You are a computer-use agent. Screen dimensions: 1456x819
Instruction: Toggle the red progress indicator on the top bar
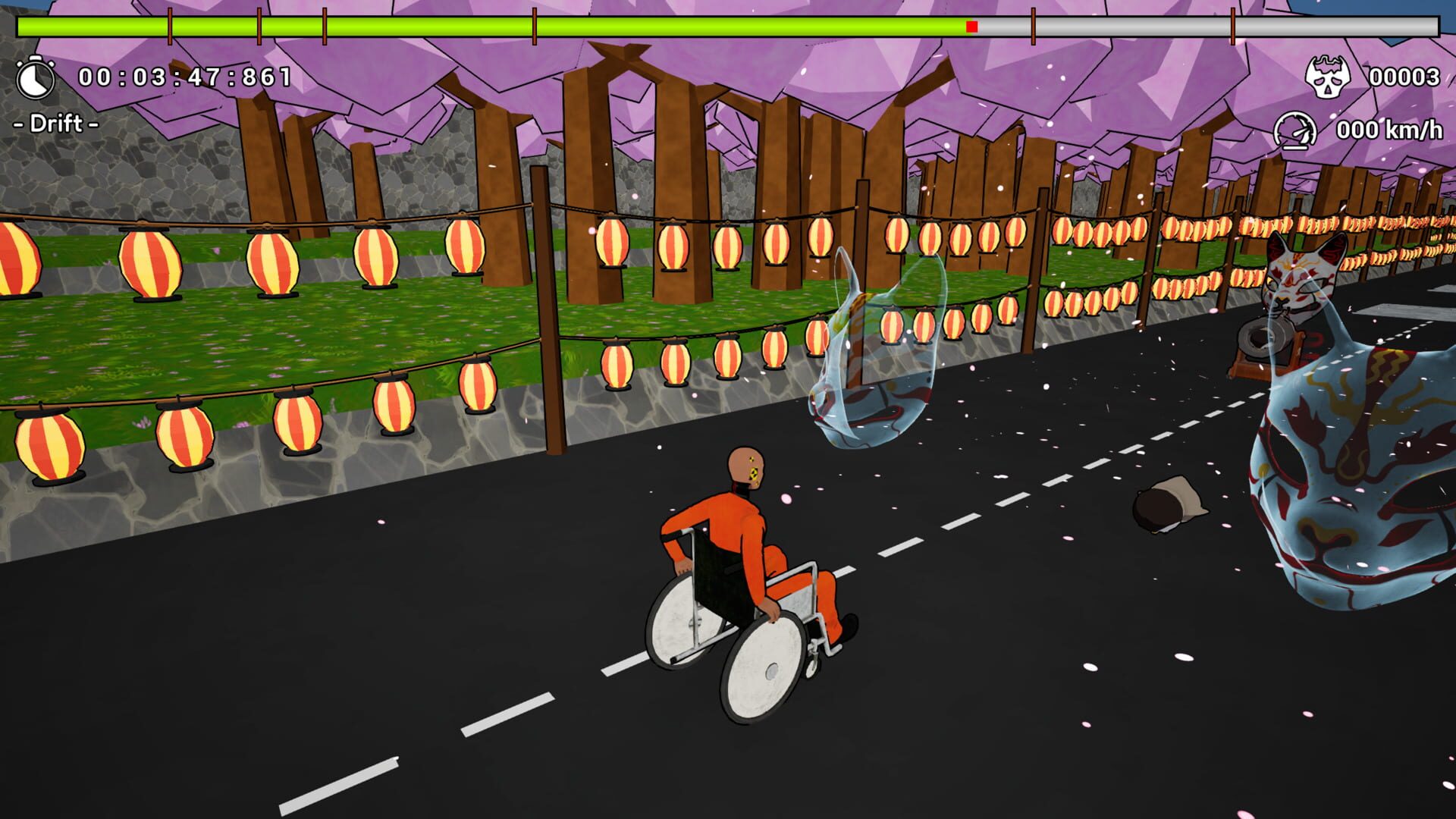tap(972, 25)
